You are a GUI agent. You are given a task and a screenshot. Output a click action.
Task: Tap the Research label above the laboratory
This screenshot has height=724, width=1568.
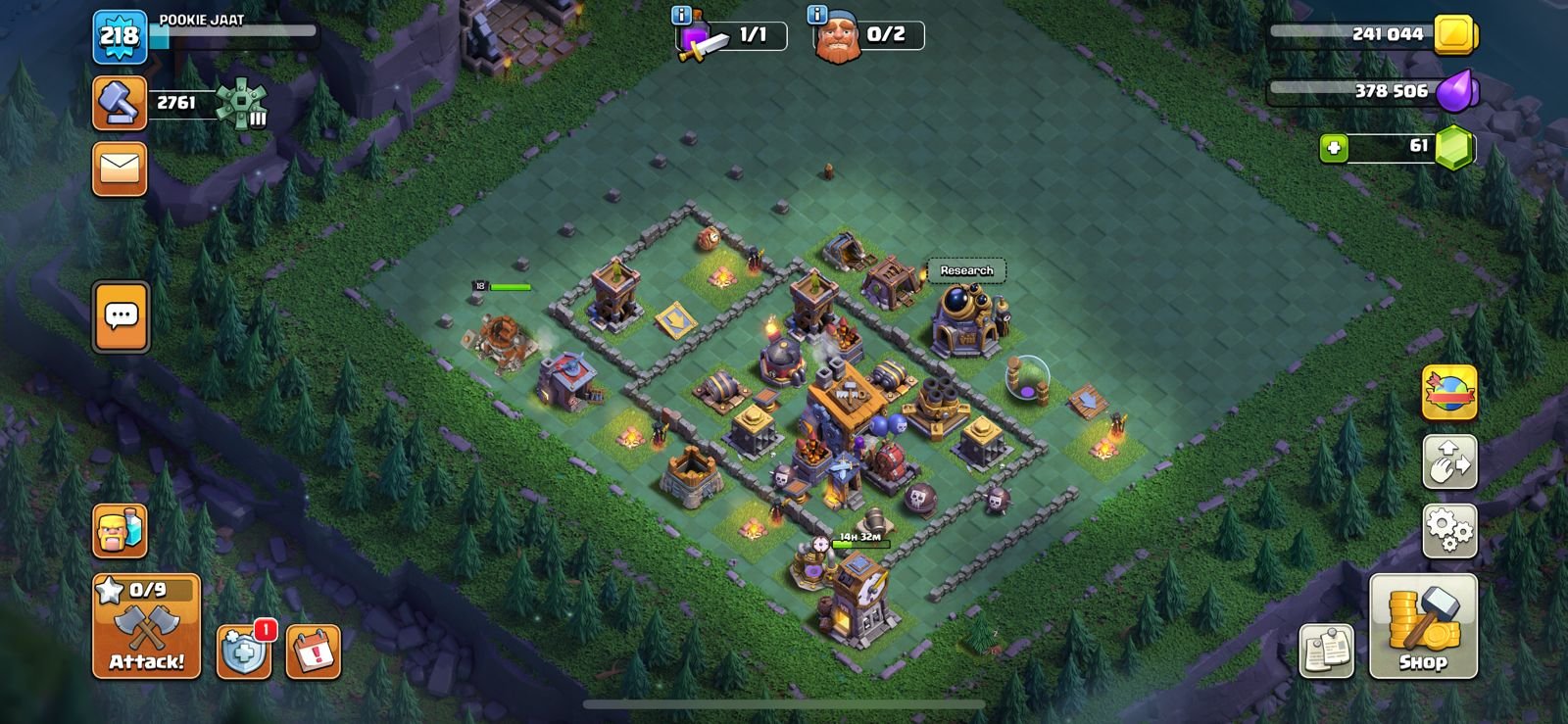click(966, 270)
